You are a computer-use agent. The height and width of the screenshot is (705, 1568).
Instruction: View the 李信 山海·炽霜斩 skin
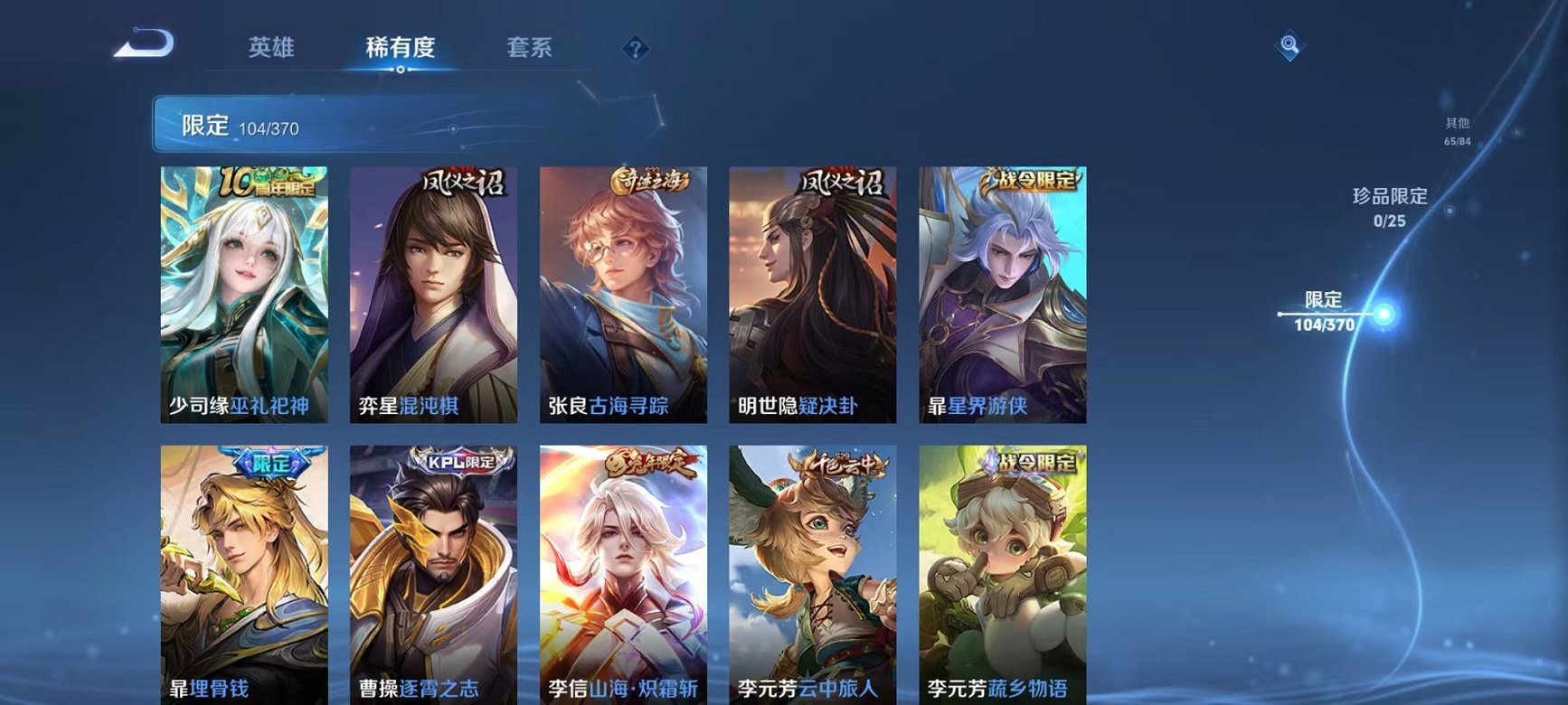[623, 569]
